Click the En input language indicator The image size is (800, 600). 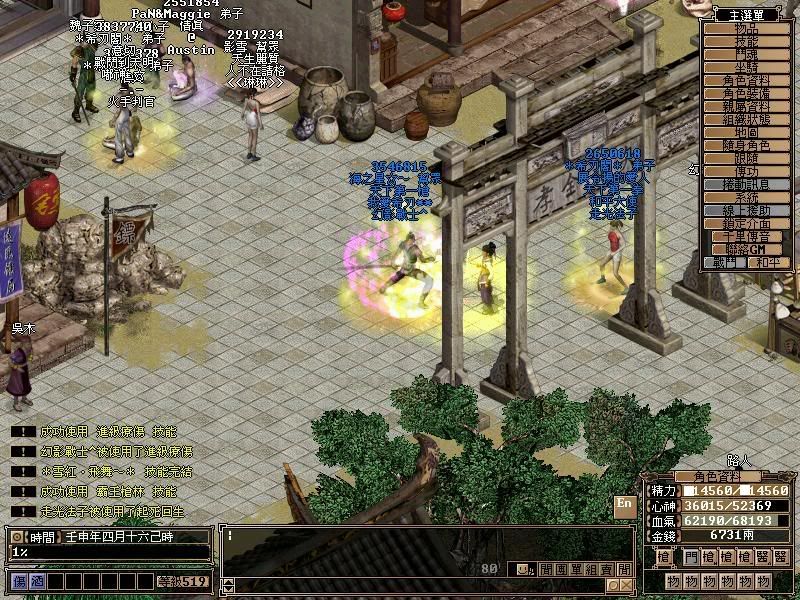point(625,504)
